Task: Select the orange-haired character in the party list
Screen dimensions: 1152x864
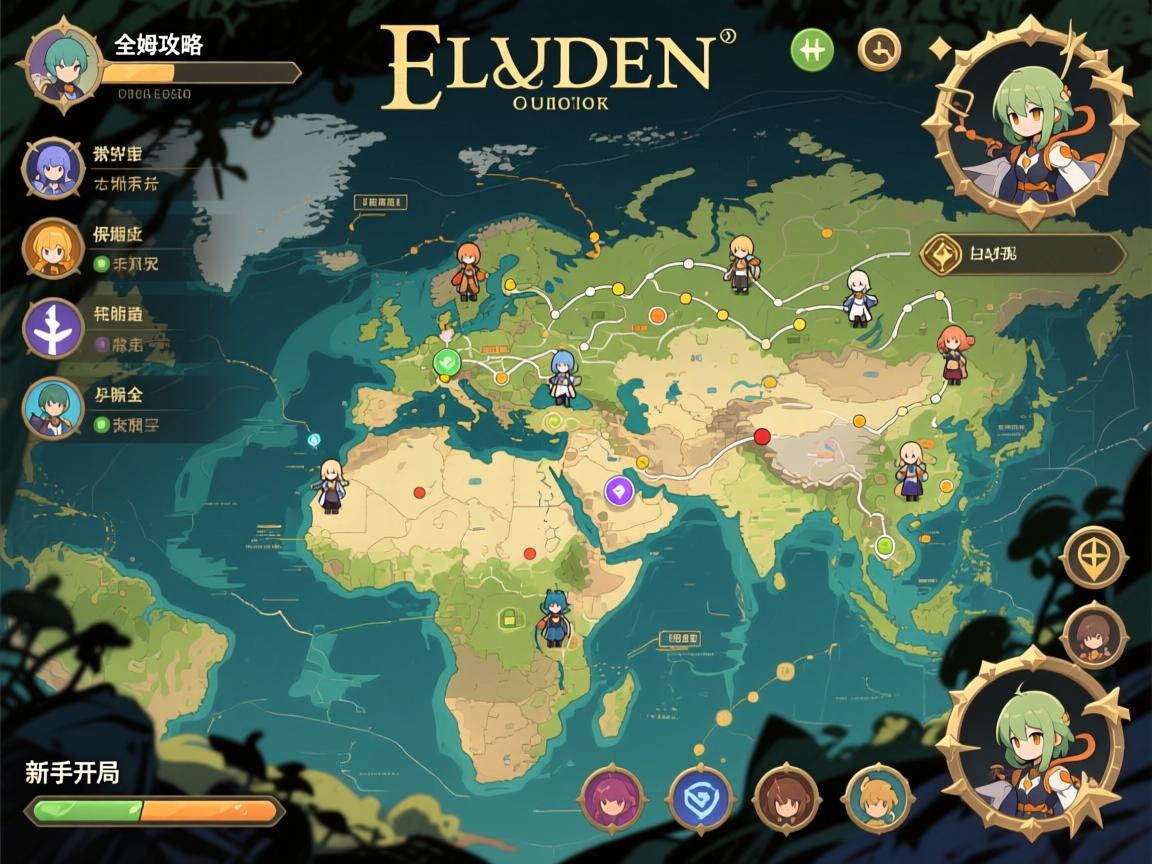Action: point(52,249)
